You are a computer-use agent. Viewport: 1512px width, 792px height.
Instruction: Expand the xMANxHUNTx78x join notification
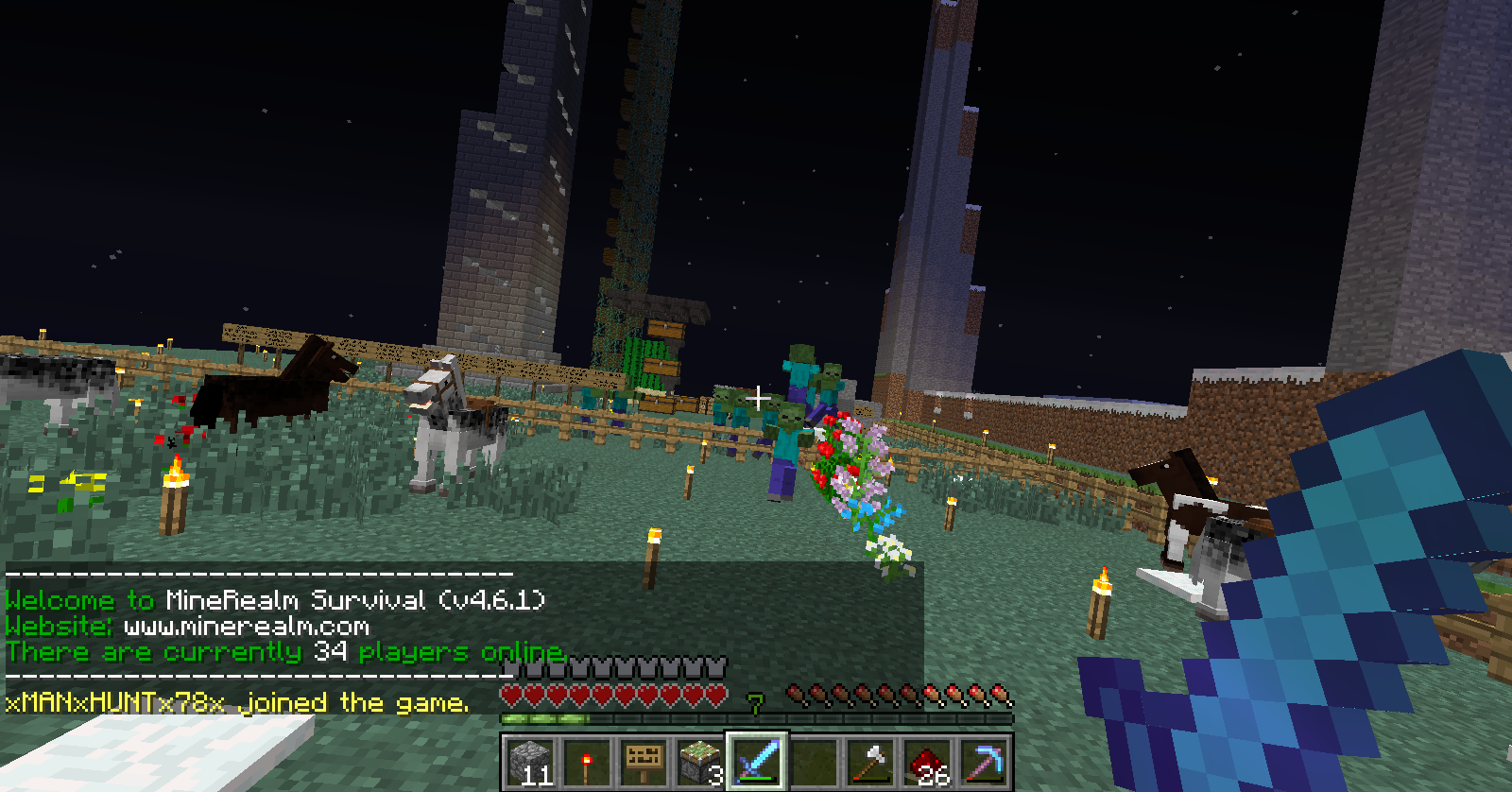[x=236, y=702]
